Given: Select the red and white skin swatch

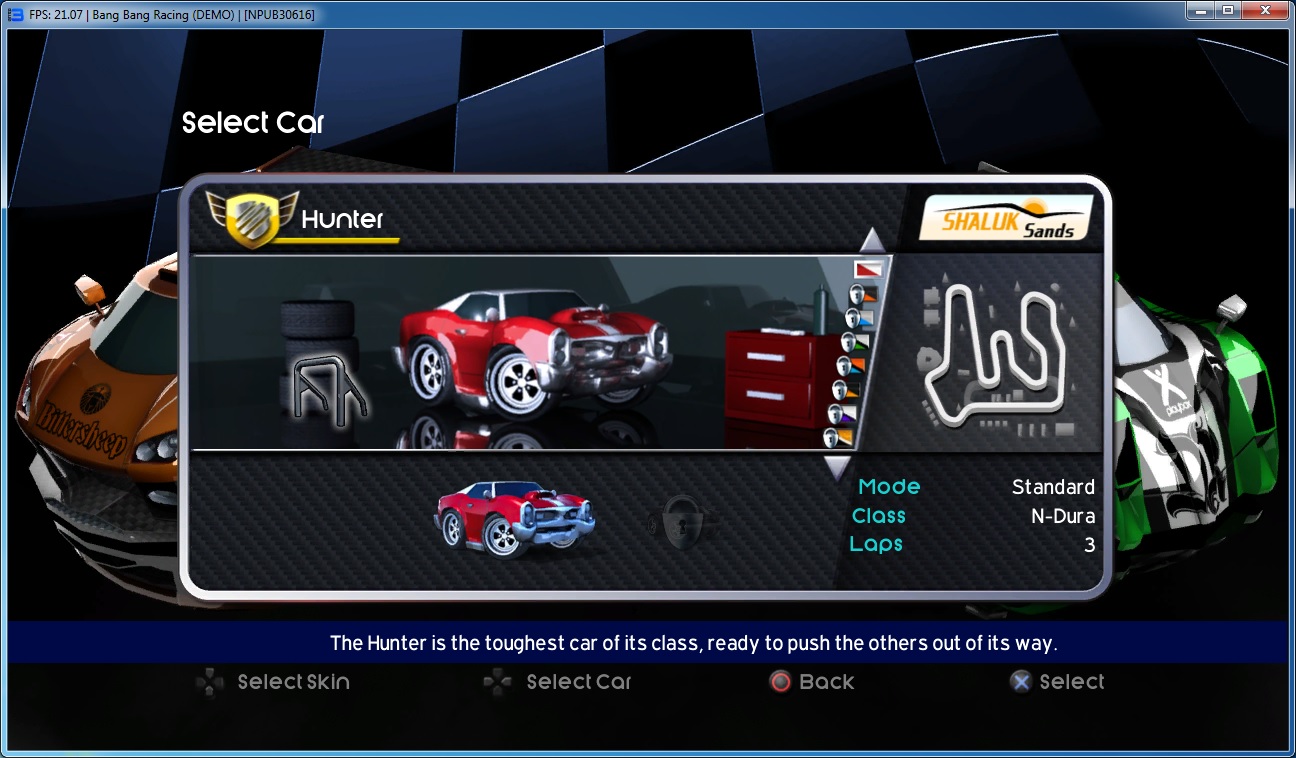Looking at the screenshot, I should click(x=868, y=269).
